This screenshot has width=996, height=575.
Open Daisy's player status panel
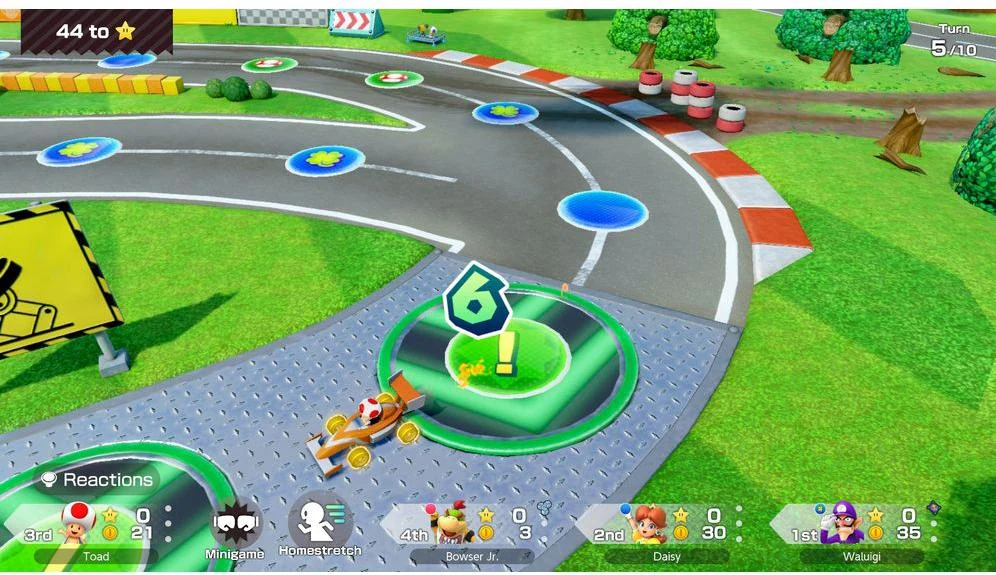click(665, 530)
